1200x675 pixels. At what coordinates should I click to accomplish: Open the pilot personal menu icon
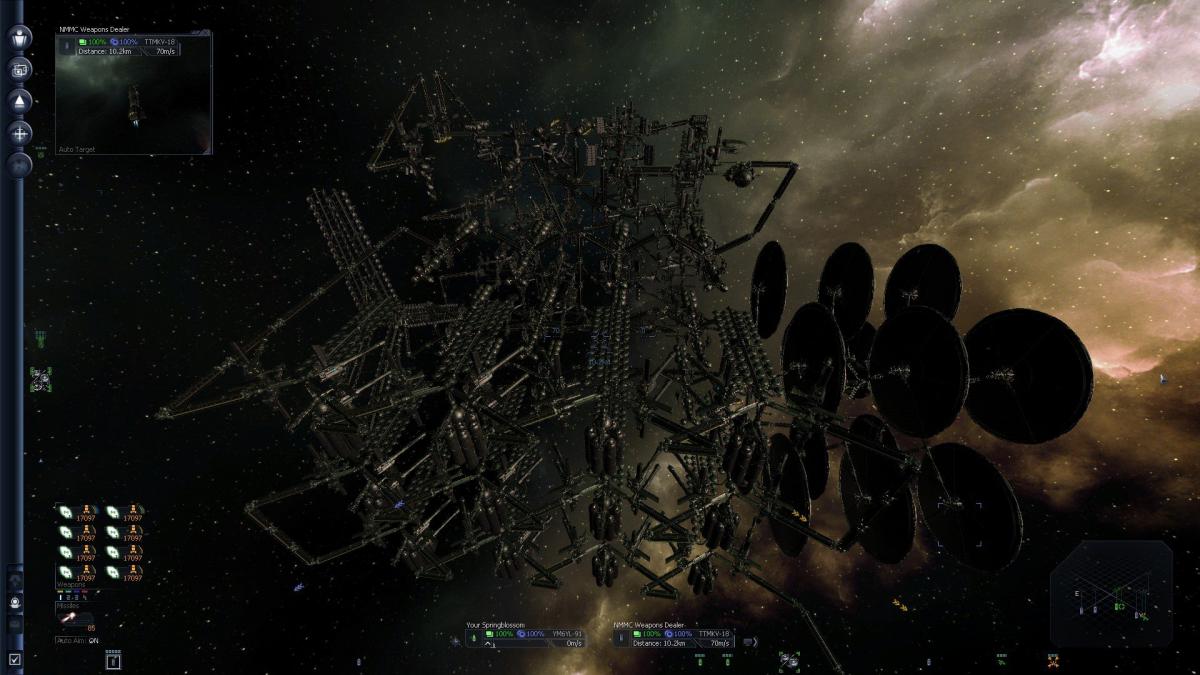point(20,38)
